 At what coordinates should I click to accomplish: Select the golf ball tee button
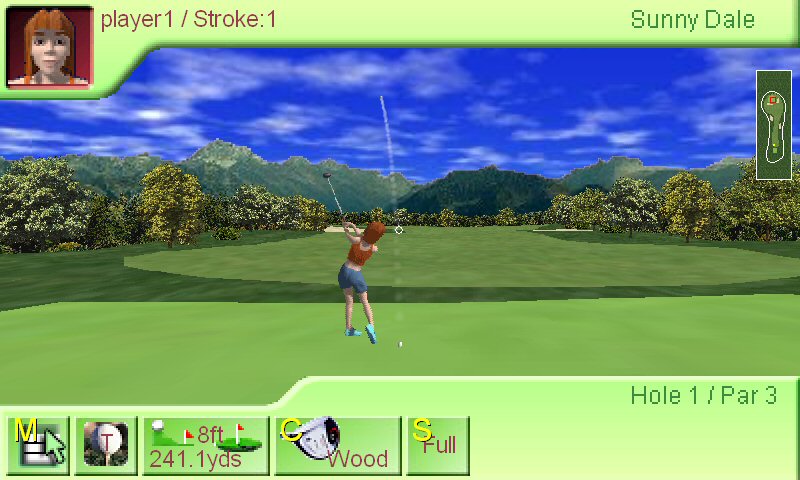[x=106, y=445]
